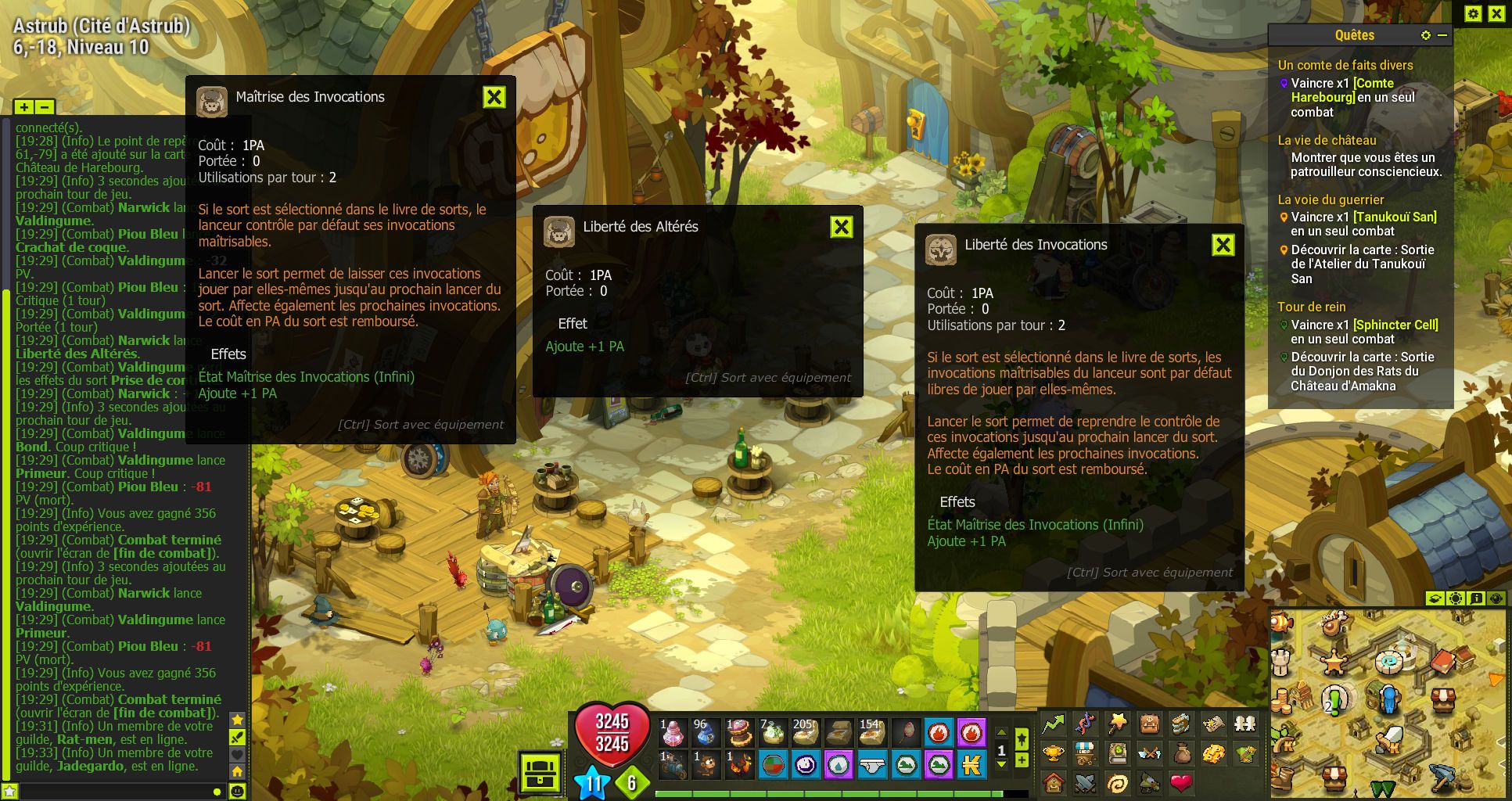Click the chat text input field
Viewport: 1512px width, 801px height.
pyautogui.click(x=110, y=792)
